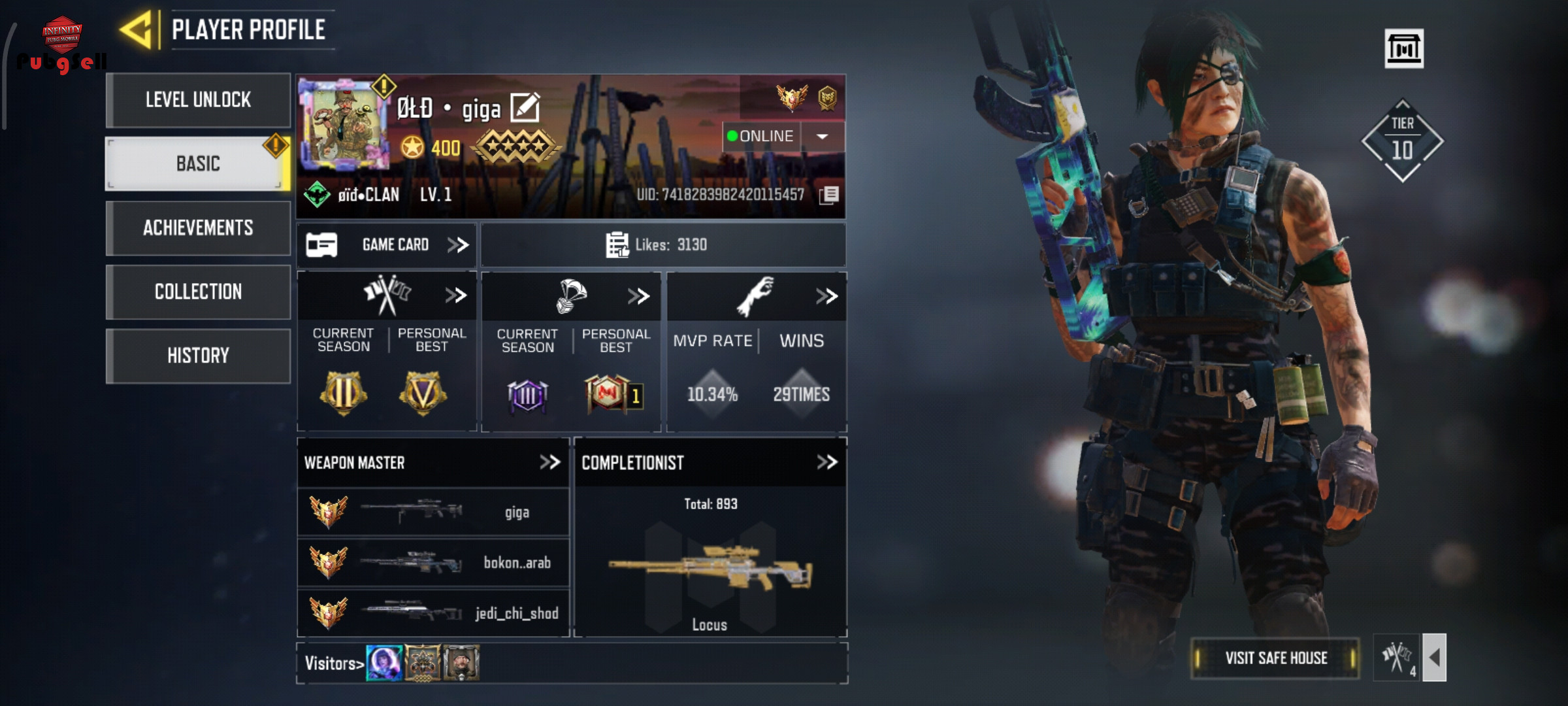Show the Collection tab

[x=198, y=292]
